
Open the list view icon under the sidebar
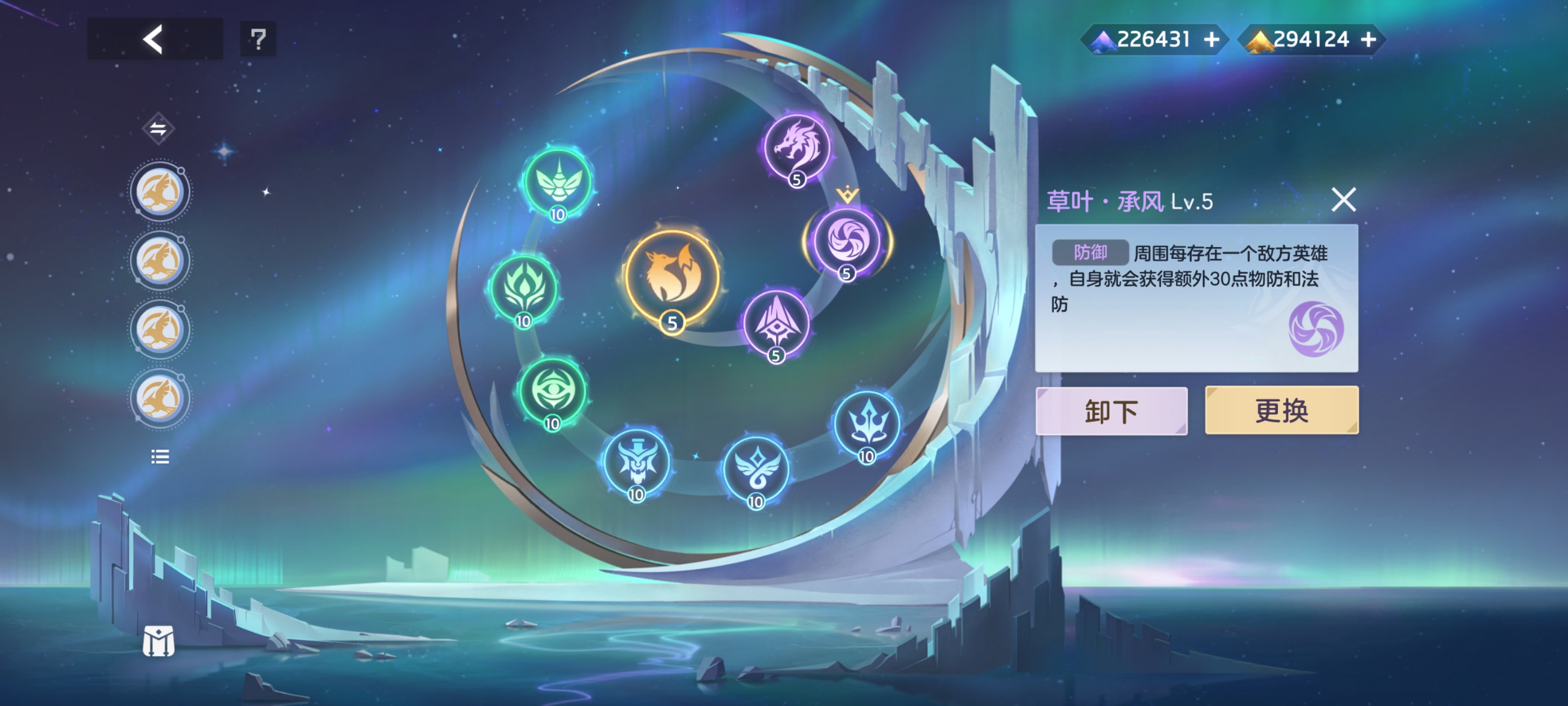(x=160, y=457)
